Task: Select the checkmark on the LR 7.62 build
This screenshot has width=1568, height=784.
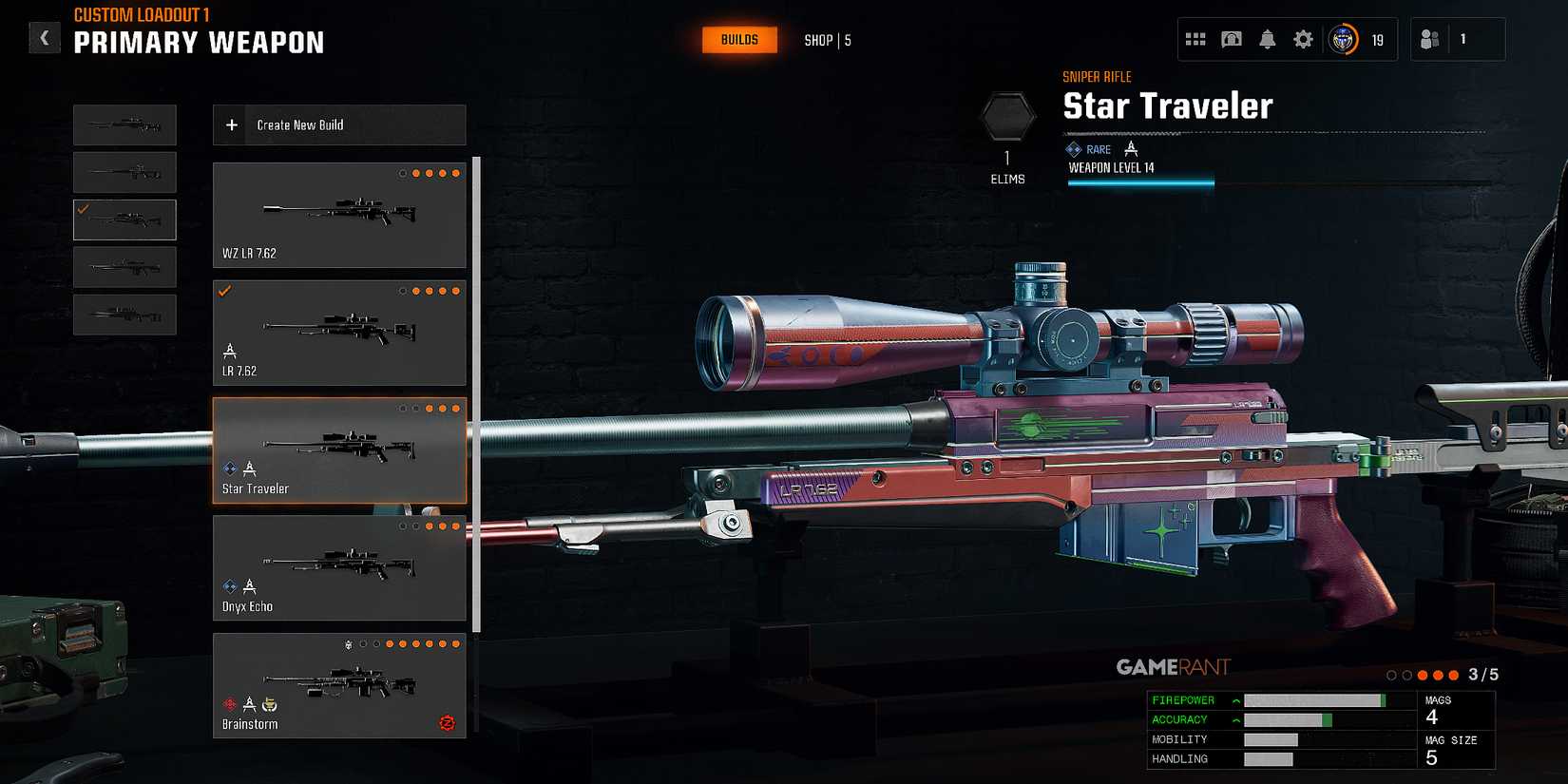Action: click(226, 291)
